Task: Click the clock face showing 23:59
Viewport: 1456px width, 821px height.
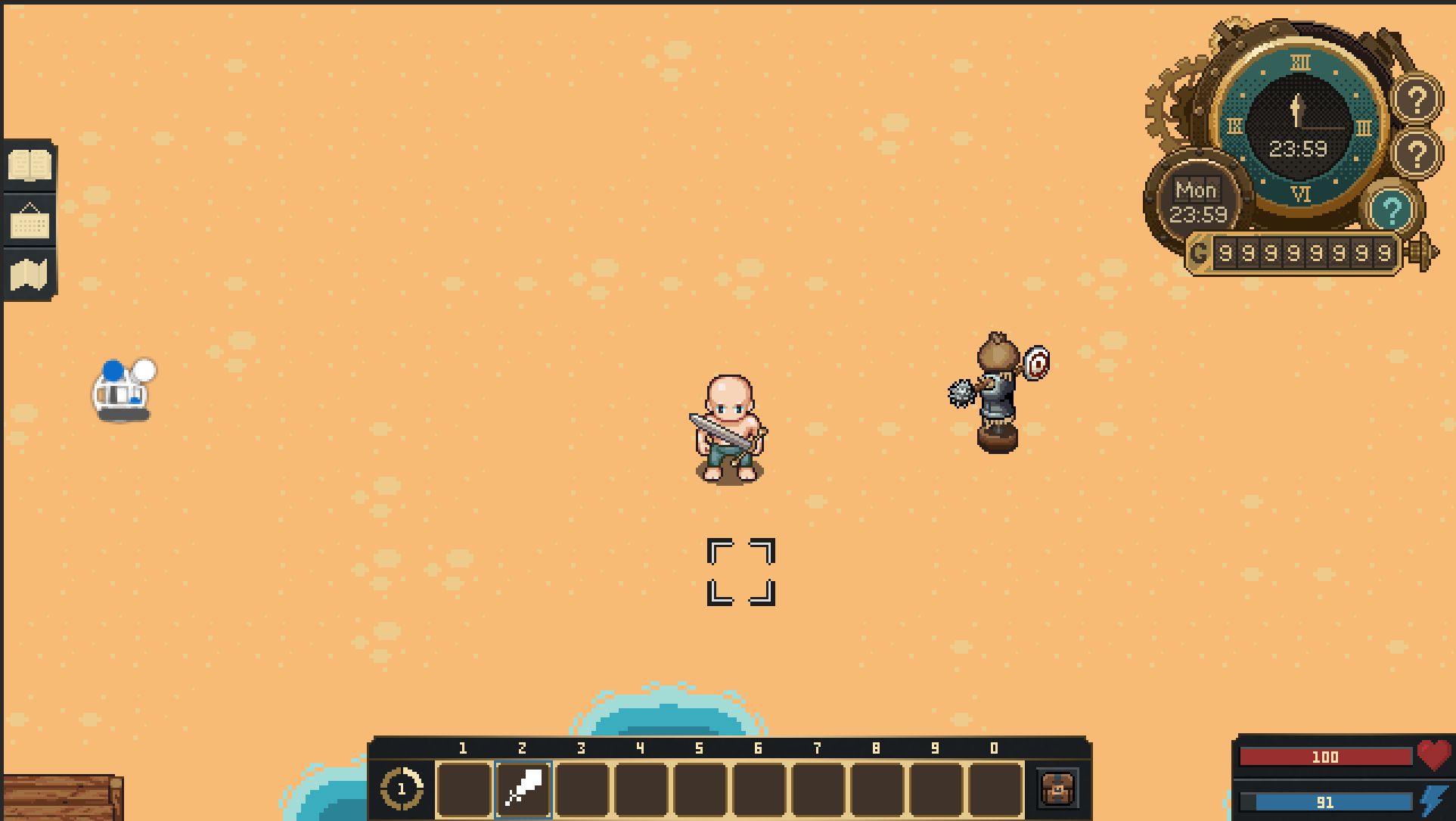Action: 1298,125
